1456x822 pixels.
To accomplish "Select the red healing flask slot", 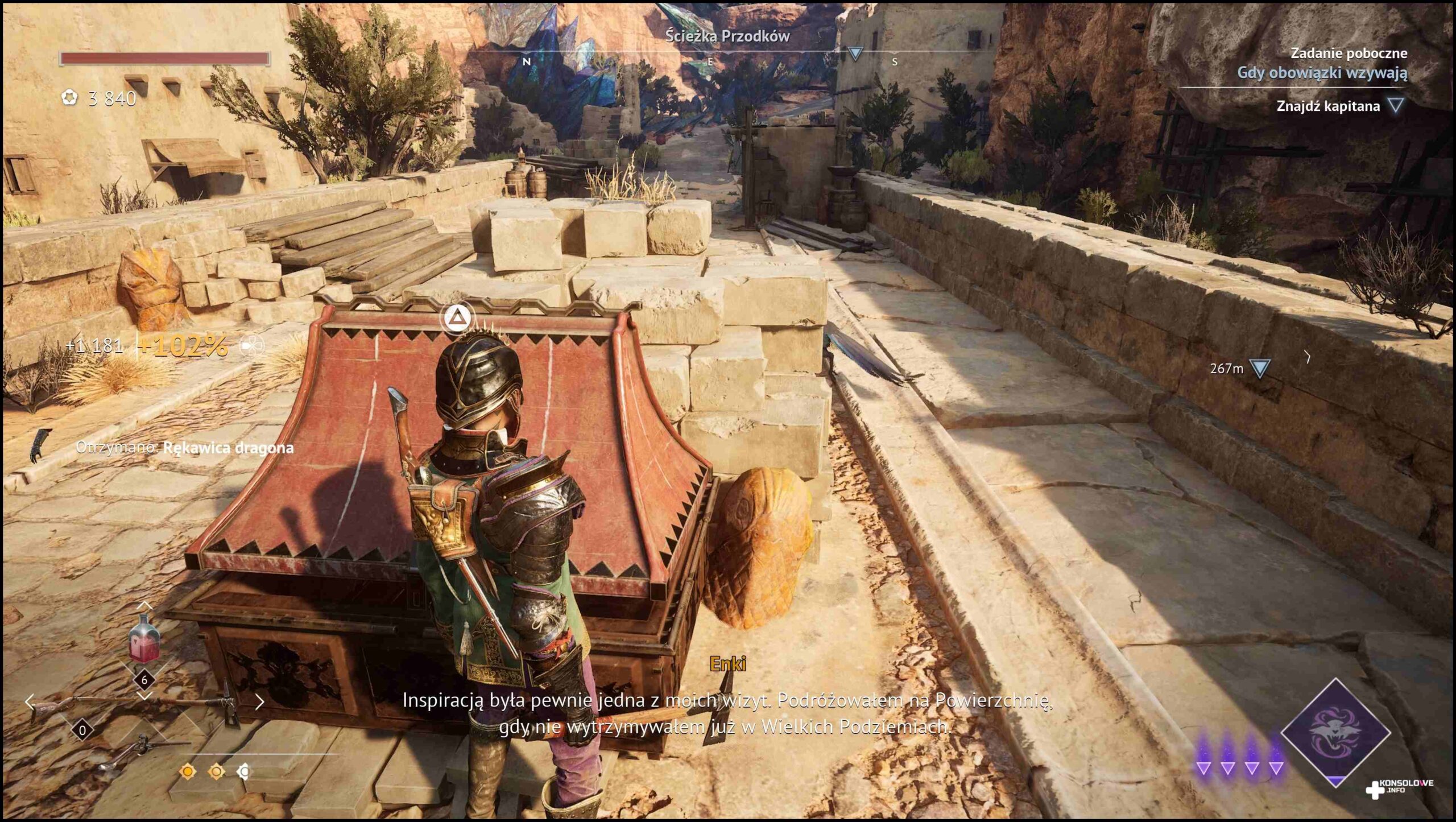I will click(x=144, y=639).
